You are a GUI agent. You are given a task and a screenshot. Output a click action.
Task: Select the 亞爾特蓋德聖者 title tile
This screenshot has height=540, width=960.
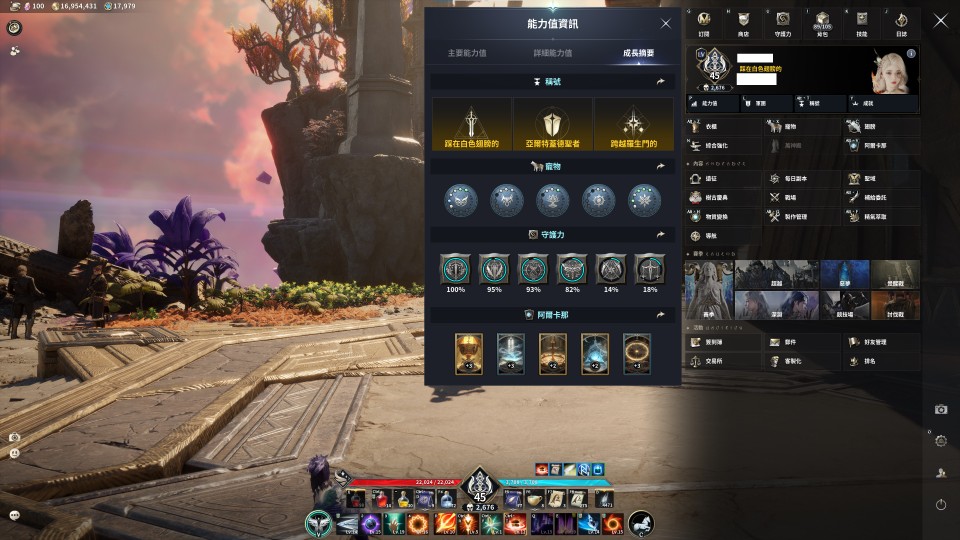tap(553, 125)
